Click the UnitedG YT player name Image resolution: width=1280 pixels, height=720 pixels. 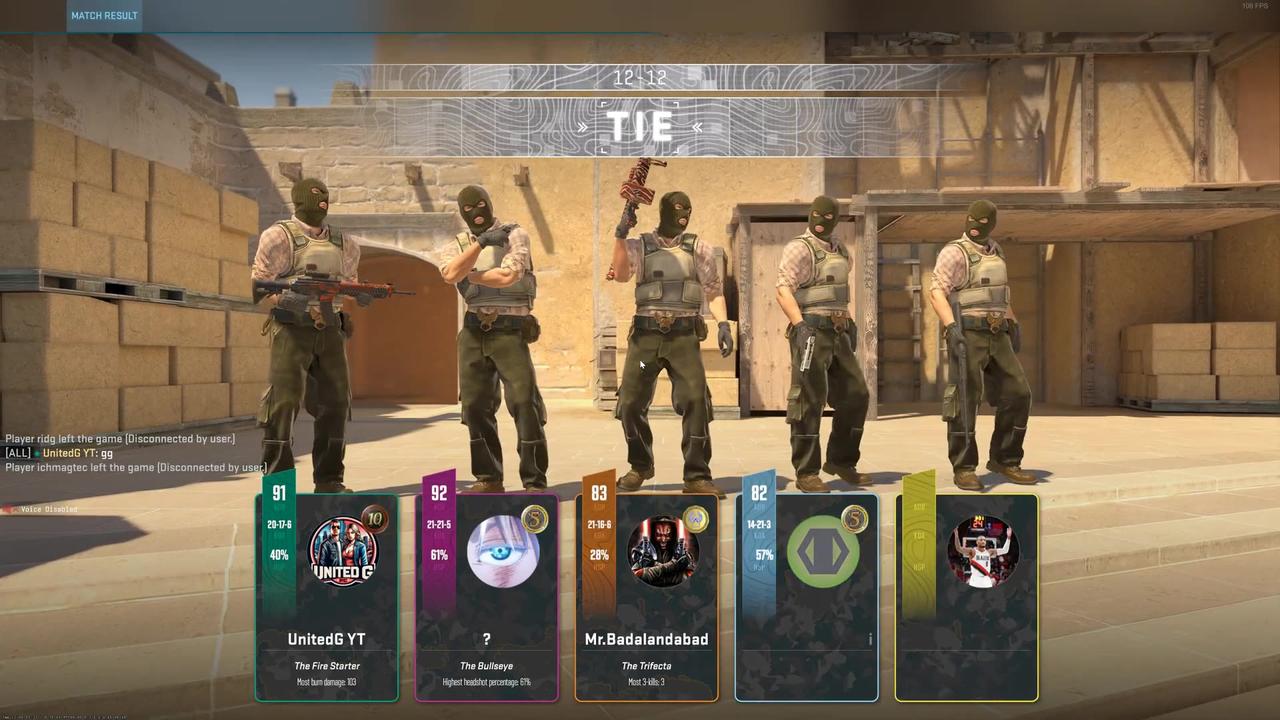(x=326, y=639)
